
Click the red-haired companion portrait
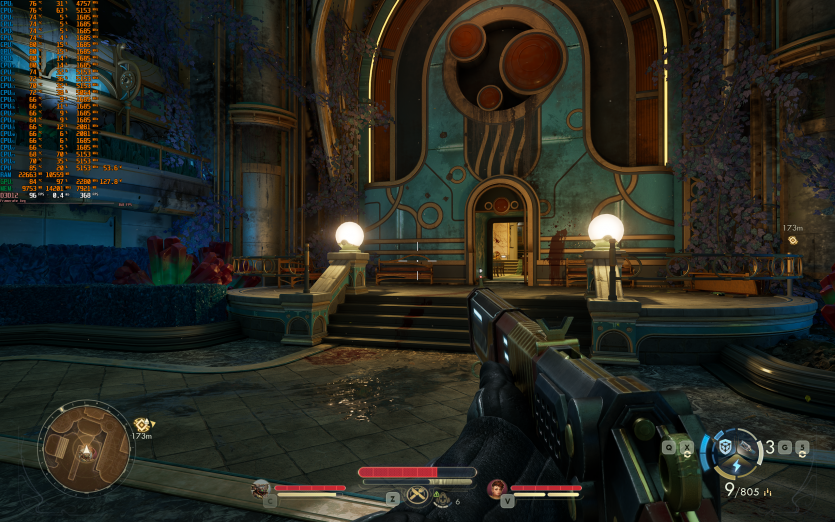coord(495,488)
